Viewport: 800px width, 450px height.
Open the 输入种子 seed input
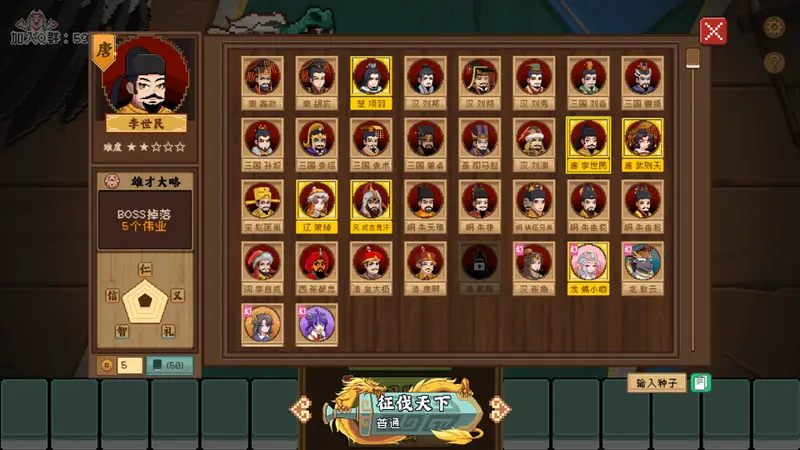(x=657, y=382)
